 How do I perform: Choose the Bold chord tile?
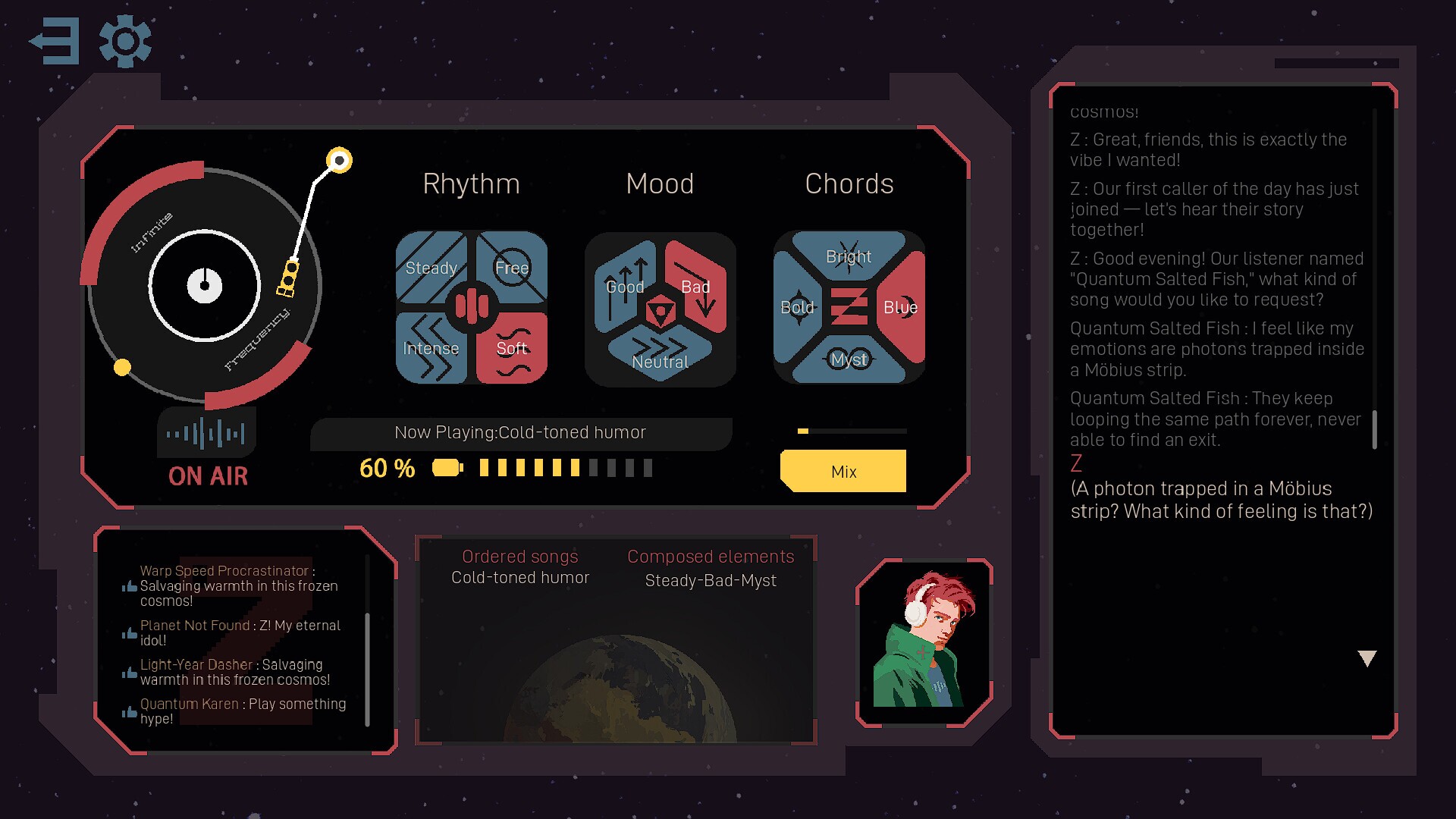[797, 307]
